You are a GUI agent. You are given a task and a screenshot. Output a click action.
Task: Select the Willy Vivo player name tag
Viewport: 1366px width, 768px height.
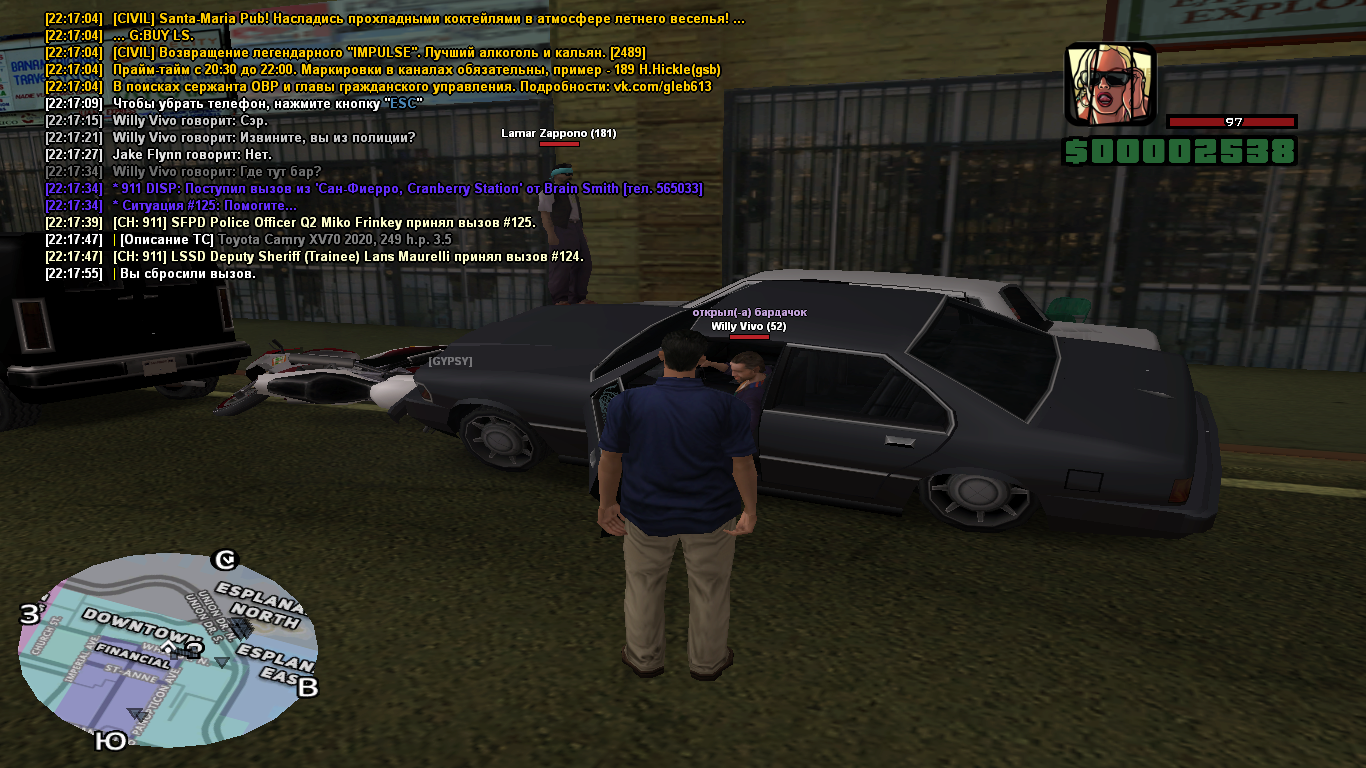748,326
